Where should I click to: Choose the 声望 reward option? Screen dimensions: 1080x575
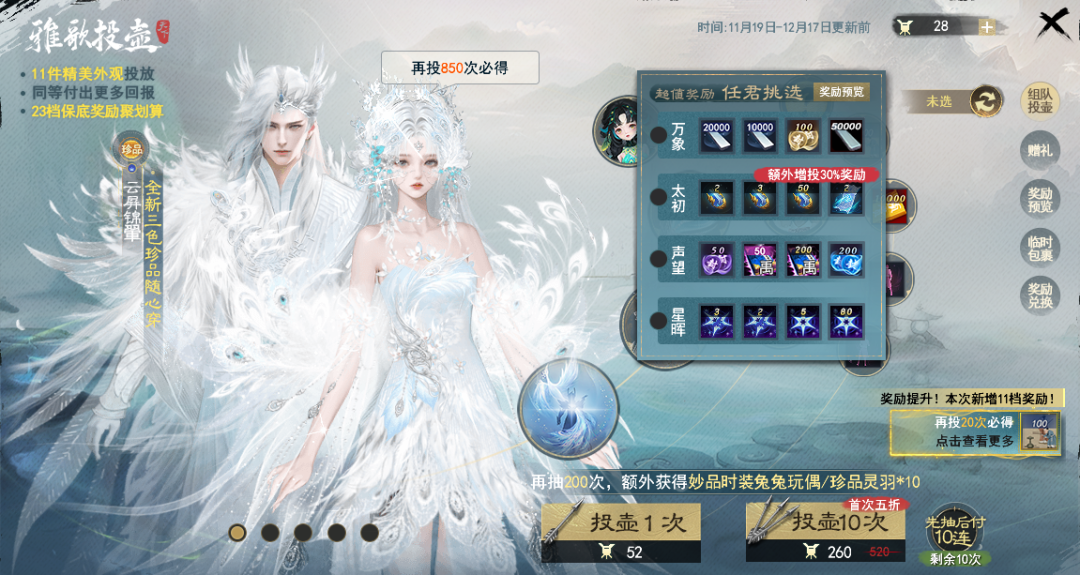[x=659, y=259]
